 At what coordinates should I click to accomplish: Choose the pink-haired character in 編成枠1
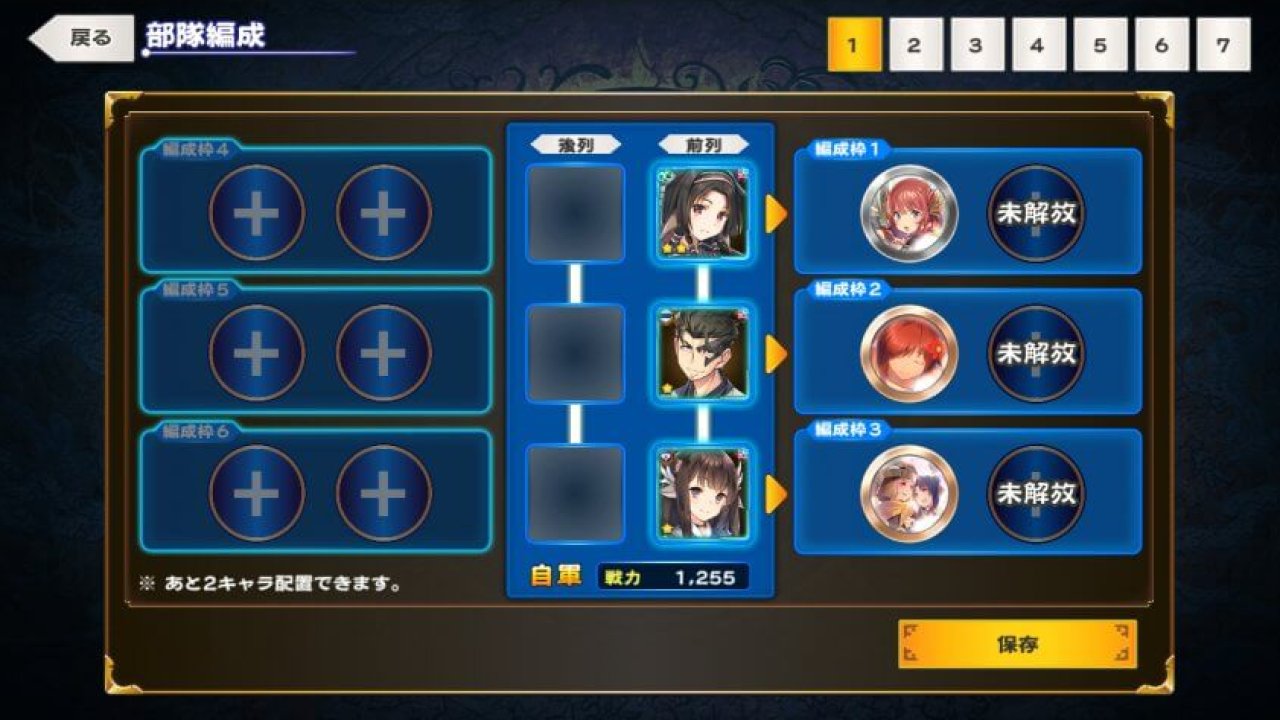pos(909,213)
